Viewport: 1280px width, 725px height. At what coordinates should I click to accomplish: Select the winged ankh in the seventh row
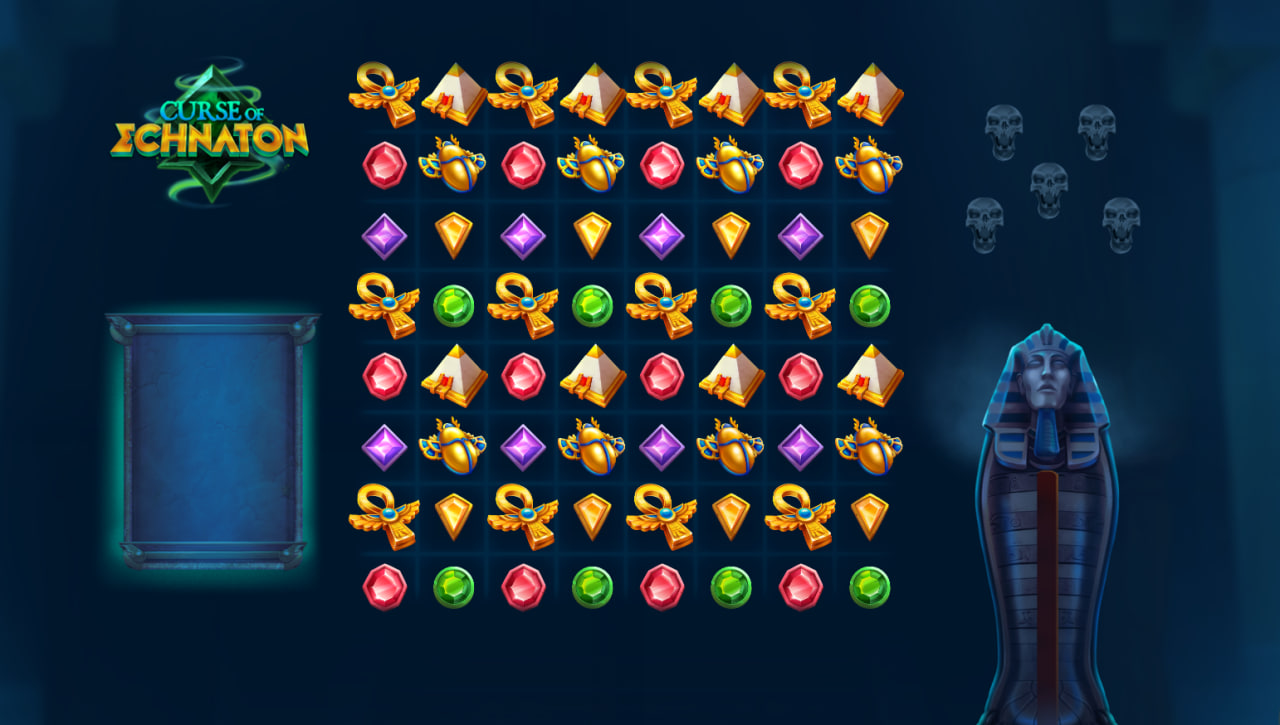382,515
